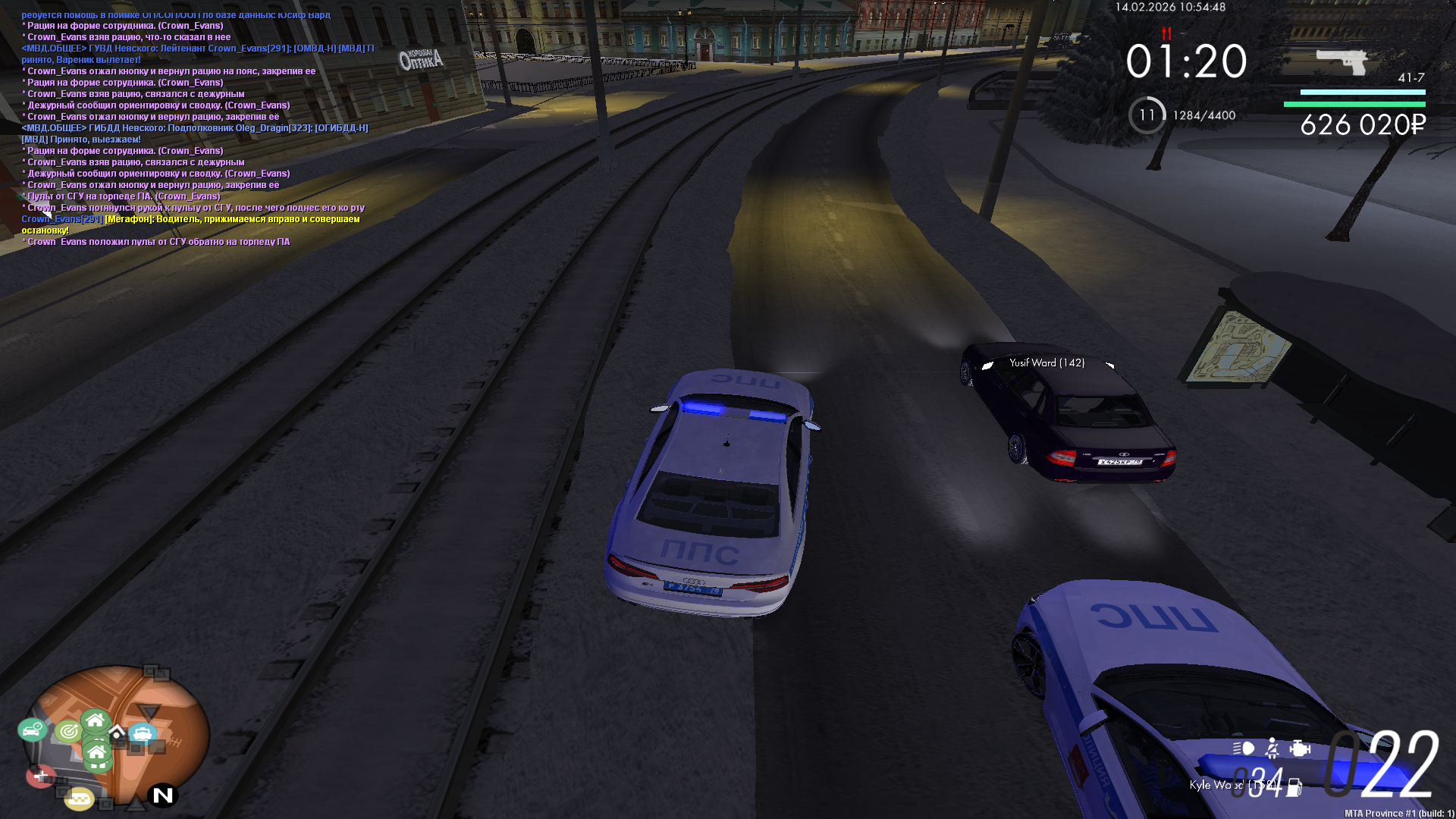Select the taxi marker on the minimap
The image size is (1456, 819).
click(78, 799)
